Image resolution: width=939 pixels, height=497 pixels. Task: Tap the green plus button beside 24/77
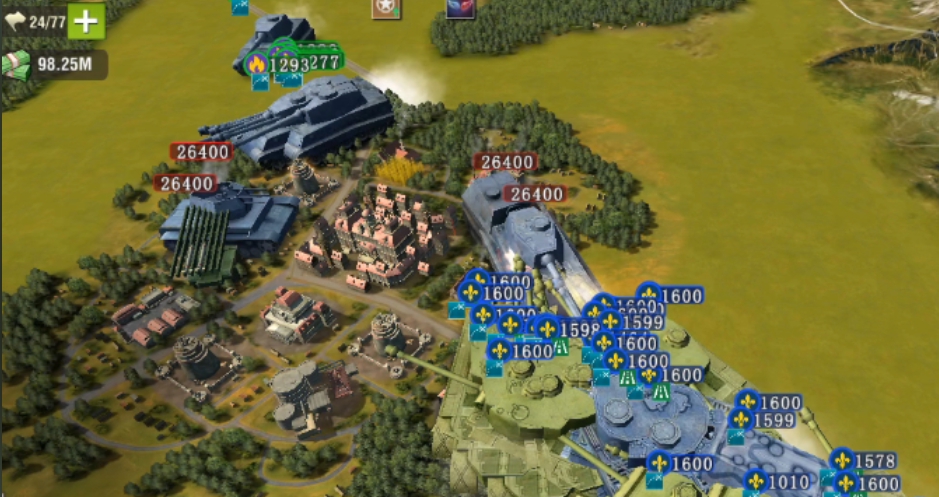pyautogui.click(x=86, y=22)
